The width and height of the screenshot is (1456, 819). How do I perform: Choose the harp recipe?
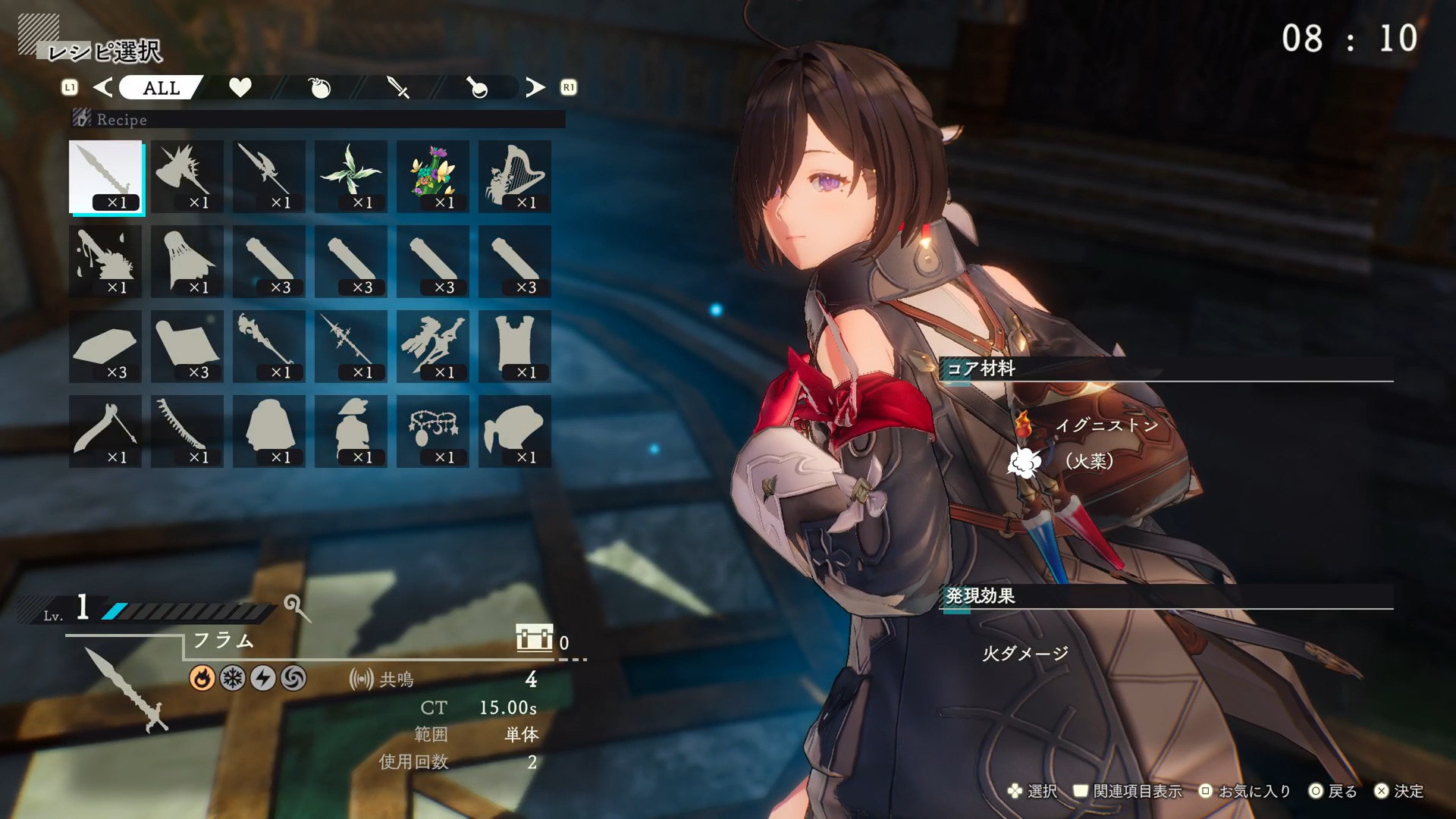pos(515,176)
